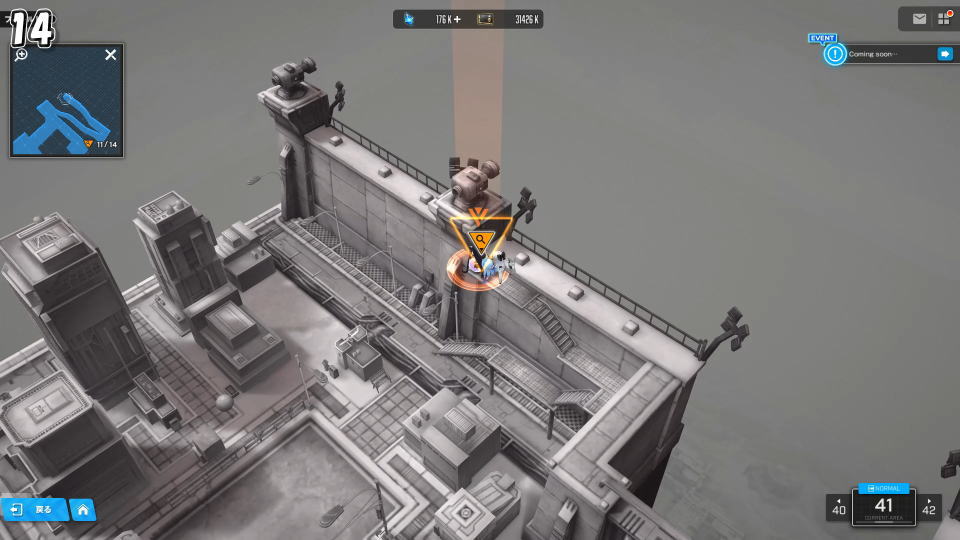Click the blue area minimap

point(66,108)
